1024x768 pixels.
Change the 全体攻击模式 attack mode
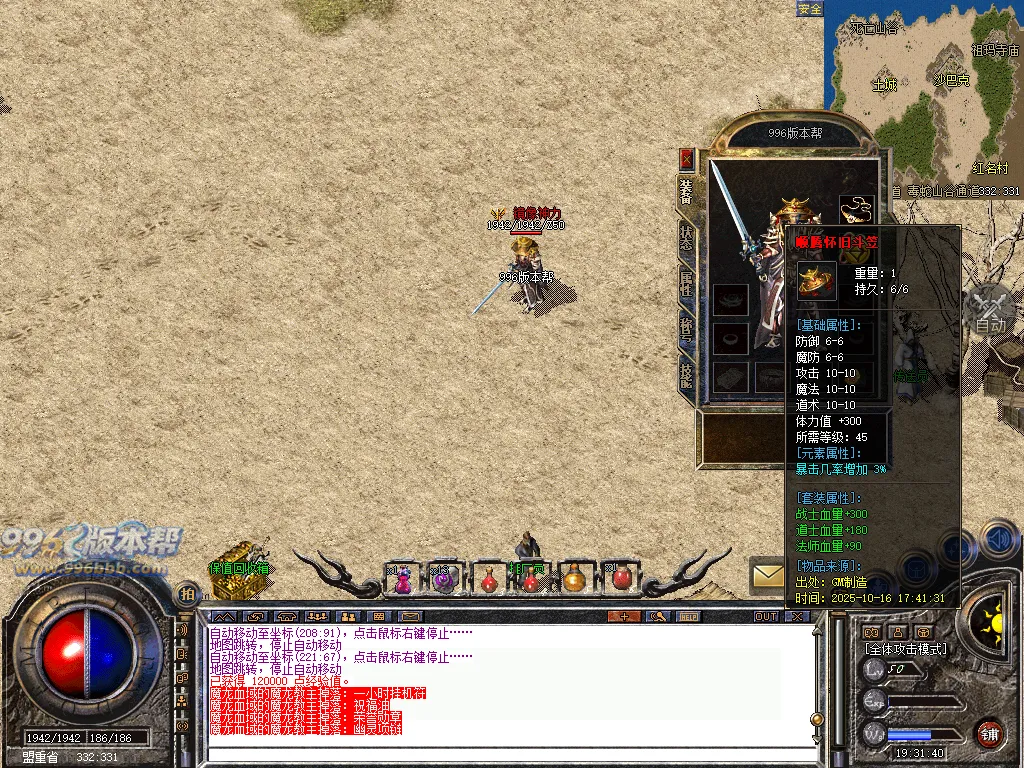click(x=906, y=649)
